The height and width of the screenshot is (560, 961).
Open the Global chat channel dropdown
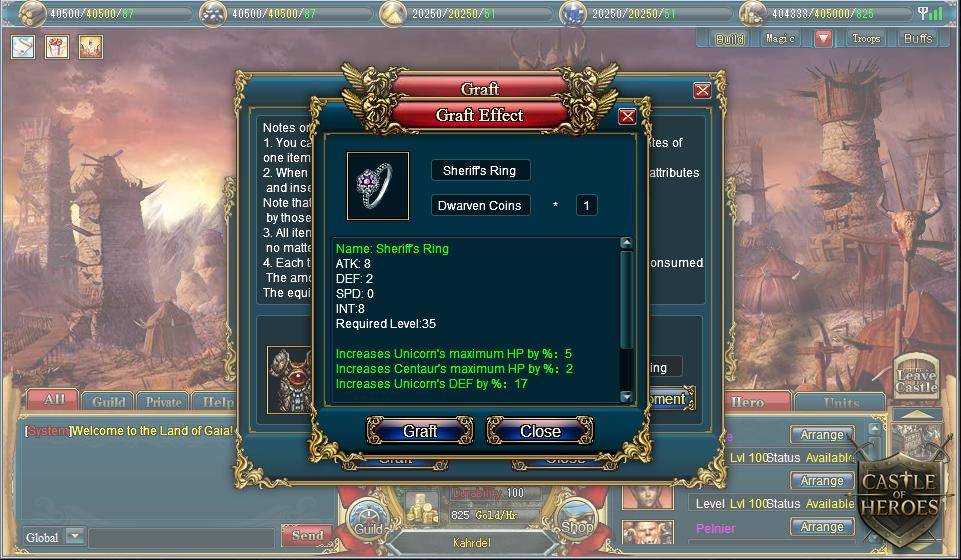pos(74,537)
